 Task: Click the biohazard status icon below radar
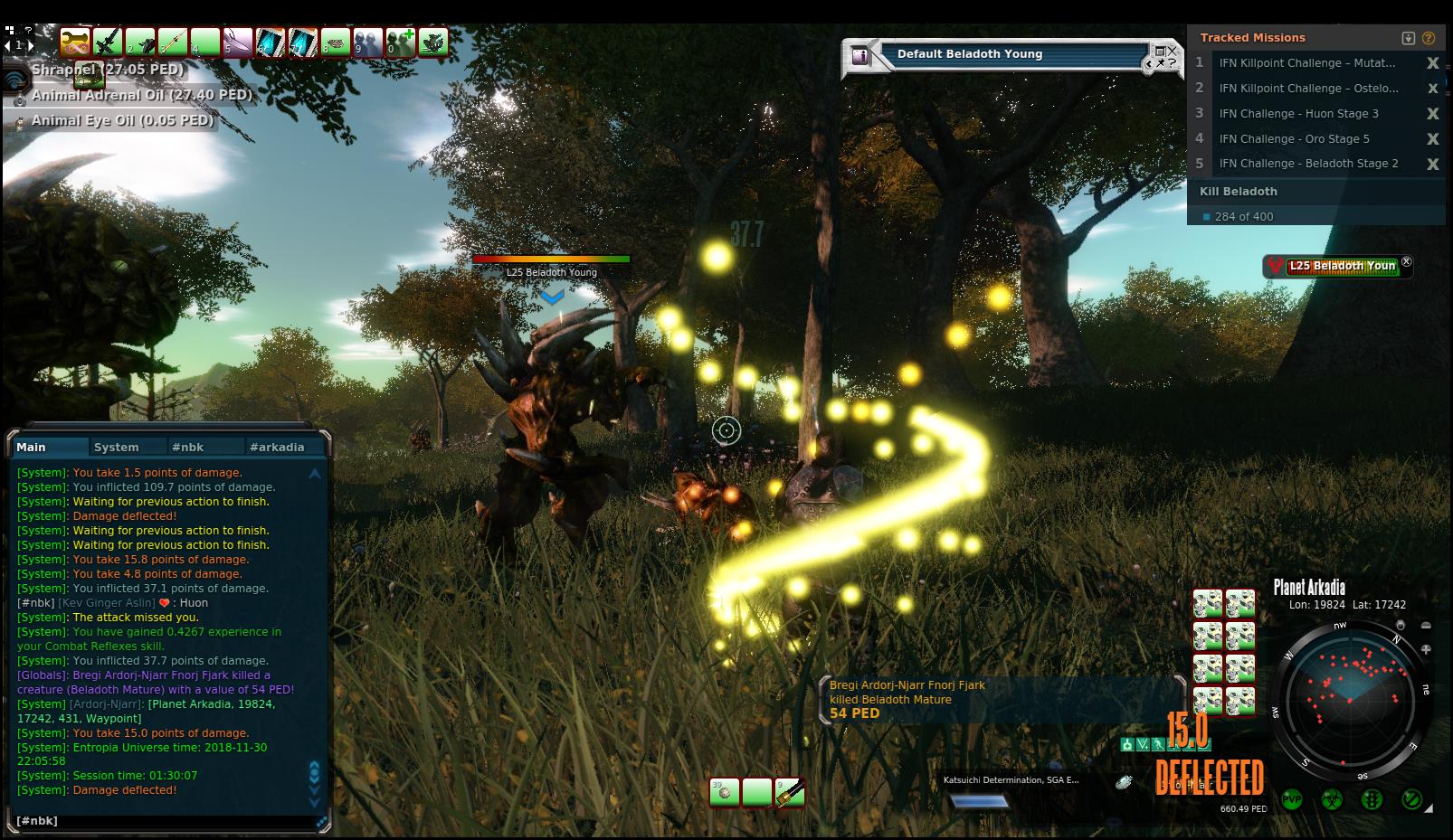tap(1332, 799)
